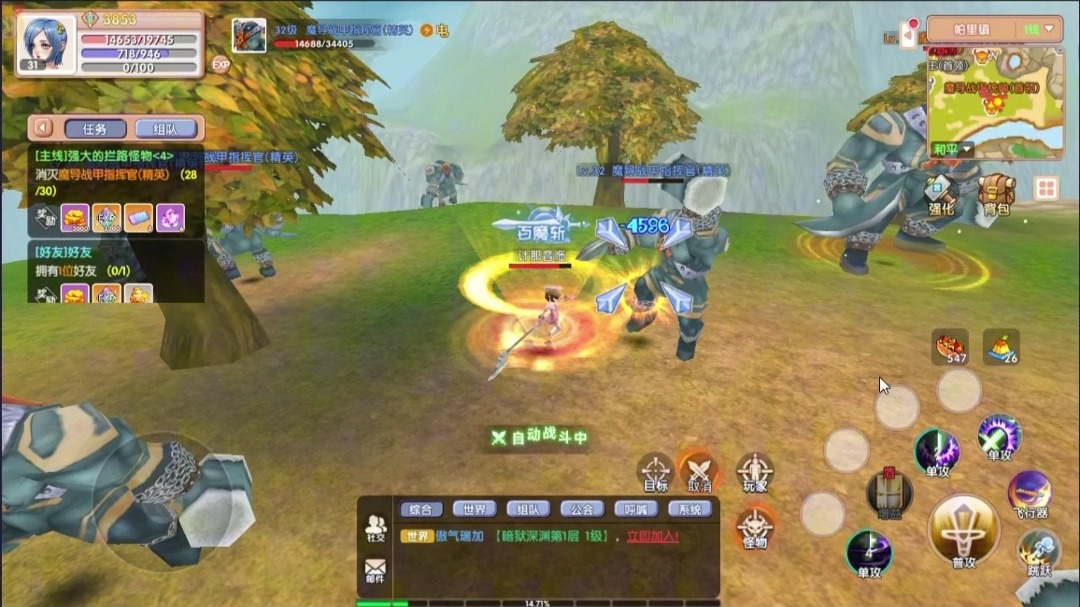This screenshot has height=607, width=1080.
Task: Open the 强化 enhancement menu
Action: tap(942, 193)
